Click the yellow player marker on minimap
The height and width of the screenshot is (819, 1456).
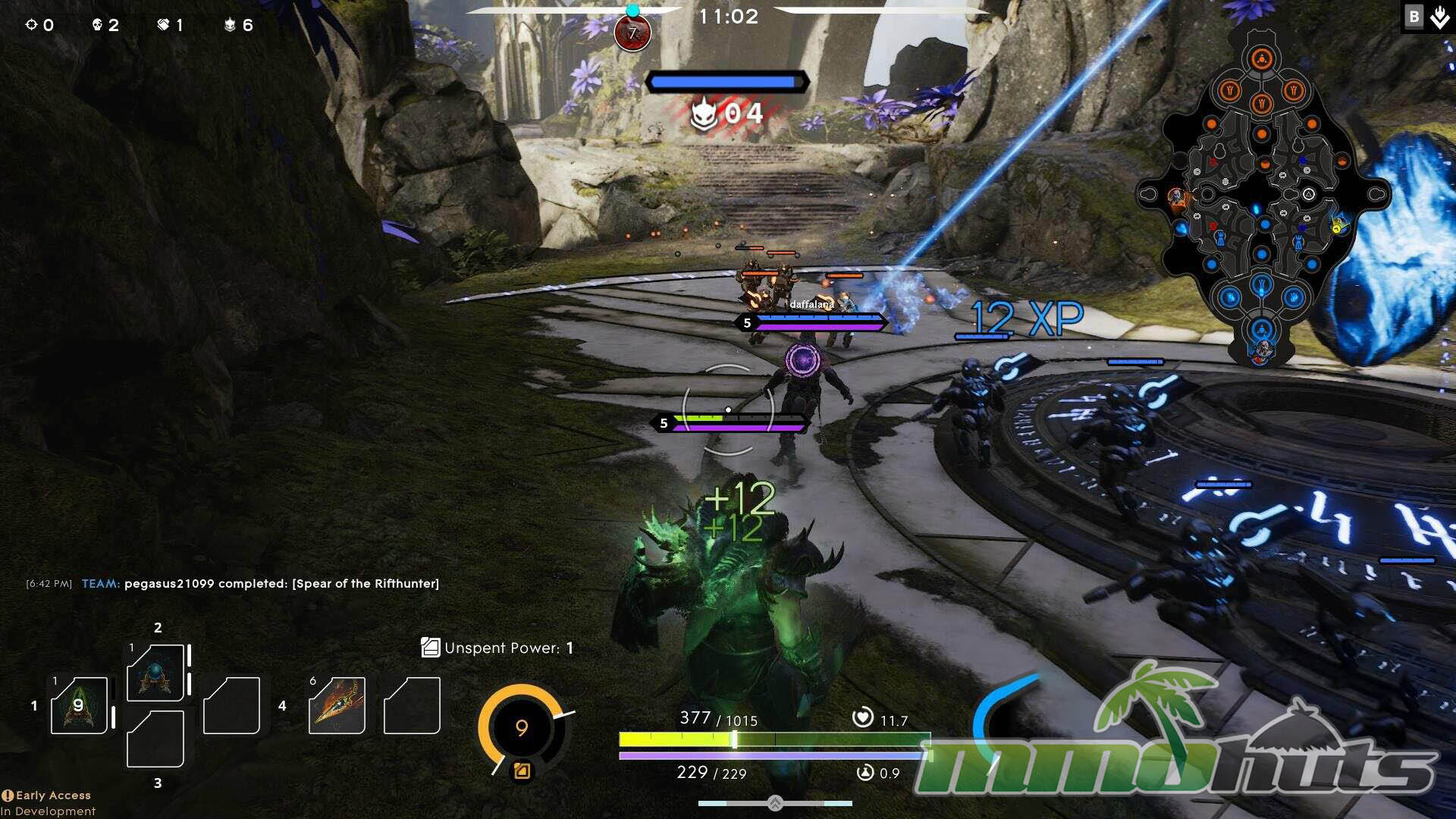point(1338,225)
